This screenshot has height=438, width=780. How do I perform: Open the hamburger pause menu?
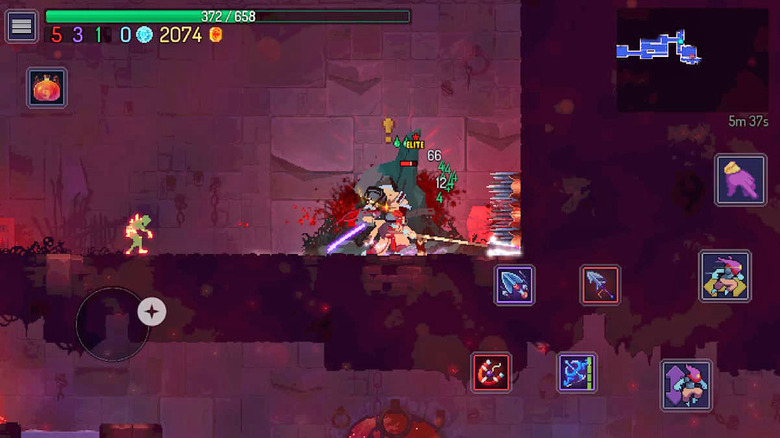[21, 26]
